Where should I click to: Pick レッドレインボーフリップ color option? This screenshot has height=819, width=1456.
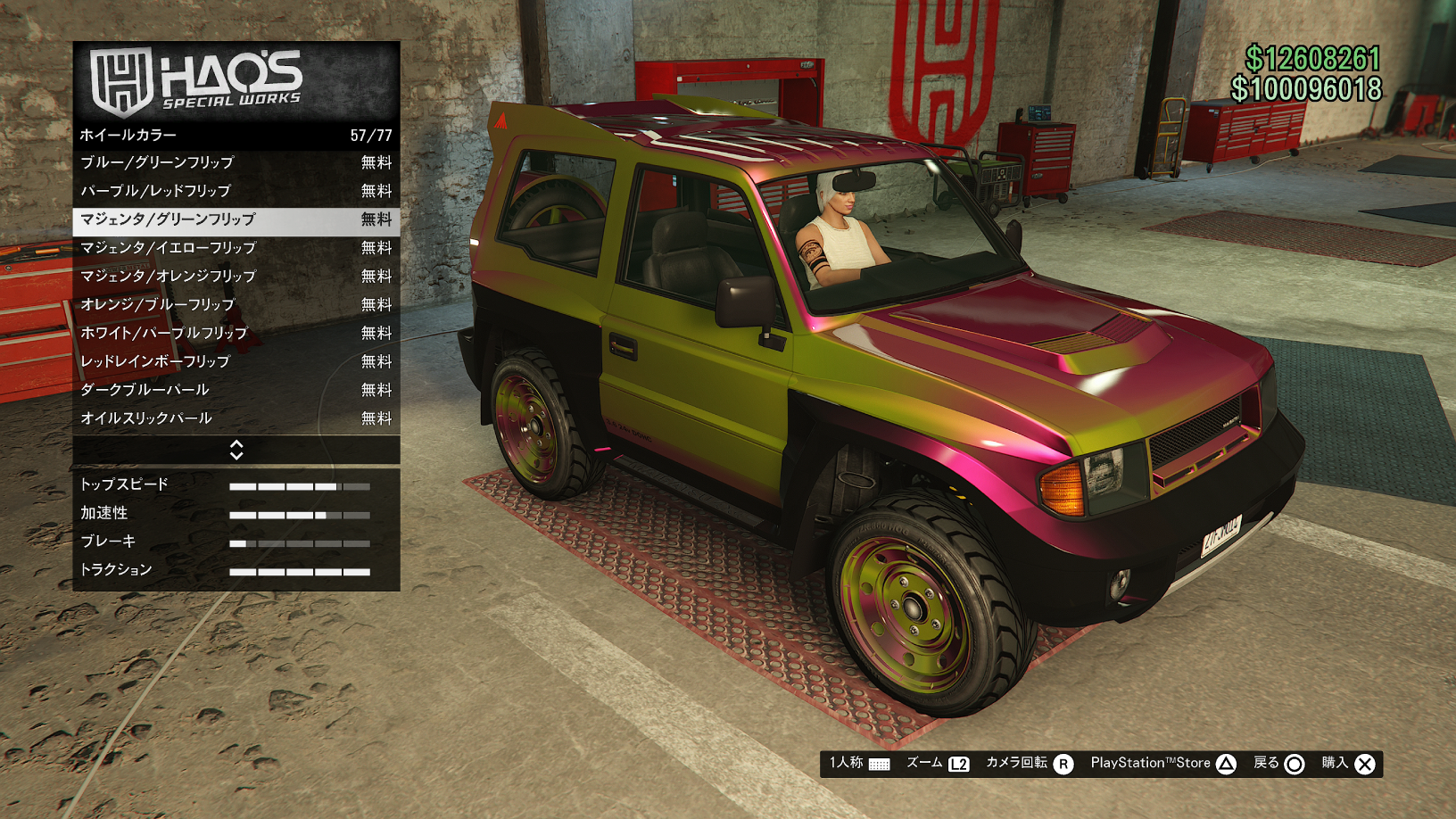coord(236,361)
